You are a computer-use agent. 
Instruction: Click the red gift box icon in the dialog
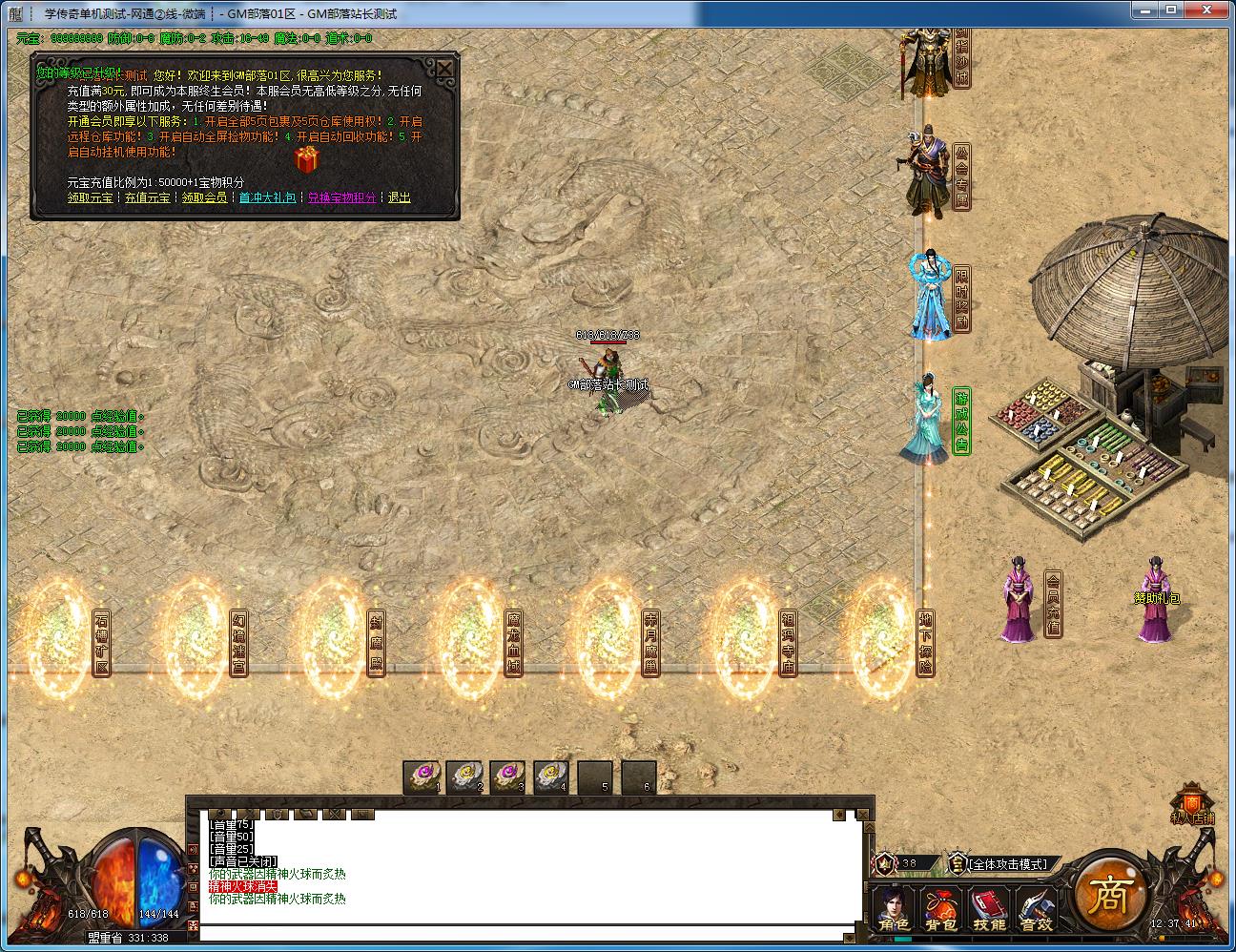click(x=307, y=159)
